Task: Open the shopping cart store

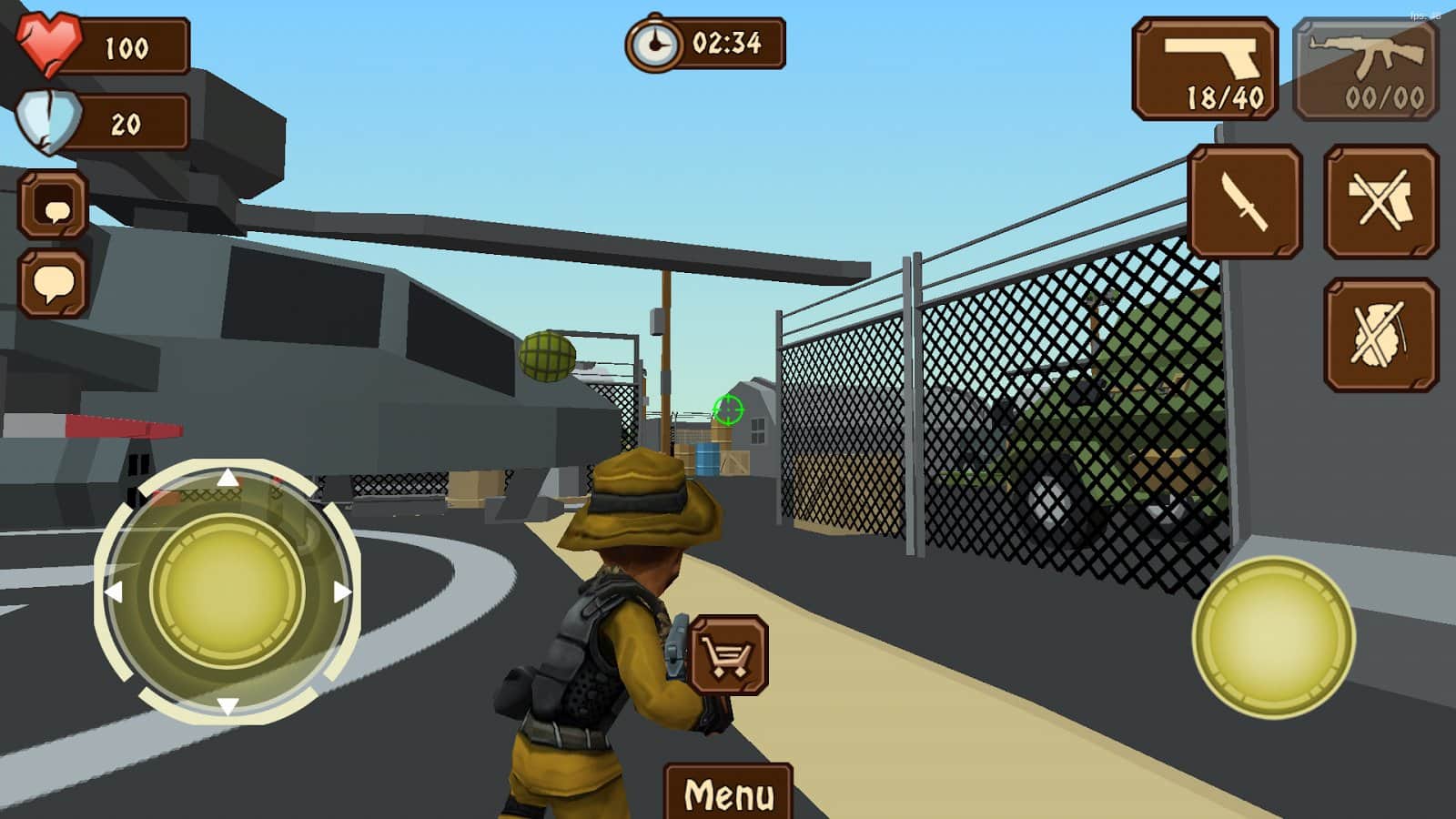Action: pos(729,655)
